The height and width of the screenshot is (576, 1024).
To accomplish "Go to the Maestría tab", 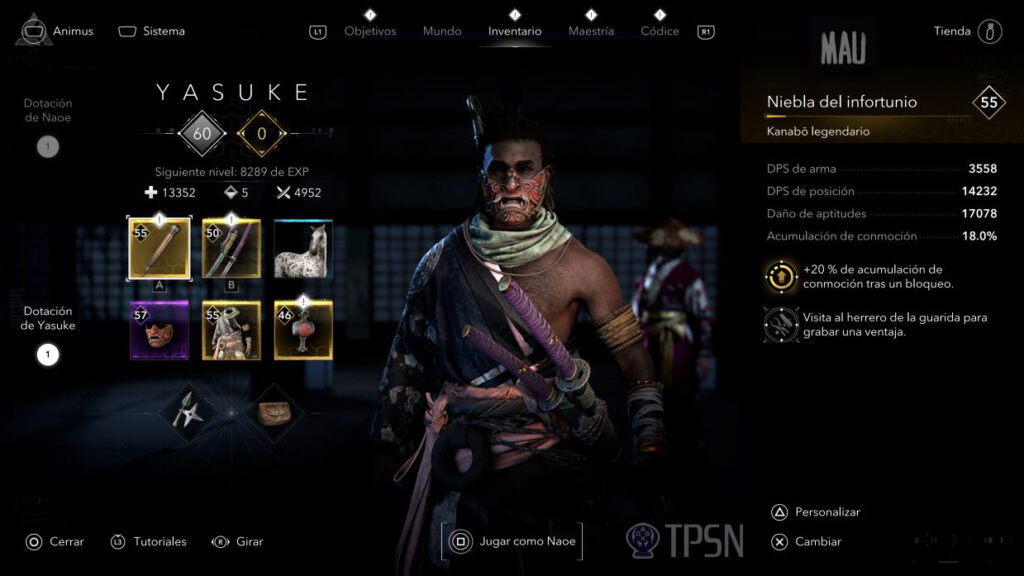I will coord(591,31).
